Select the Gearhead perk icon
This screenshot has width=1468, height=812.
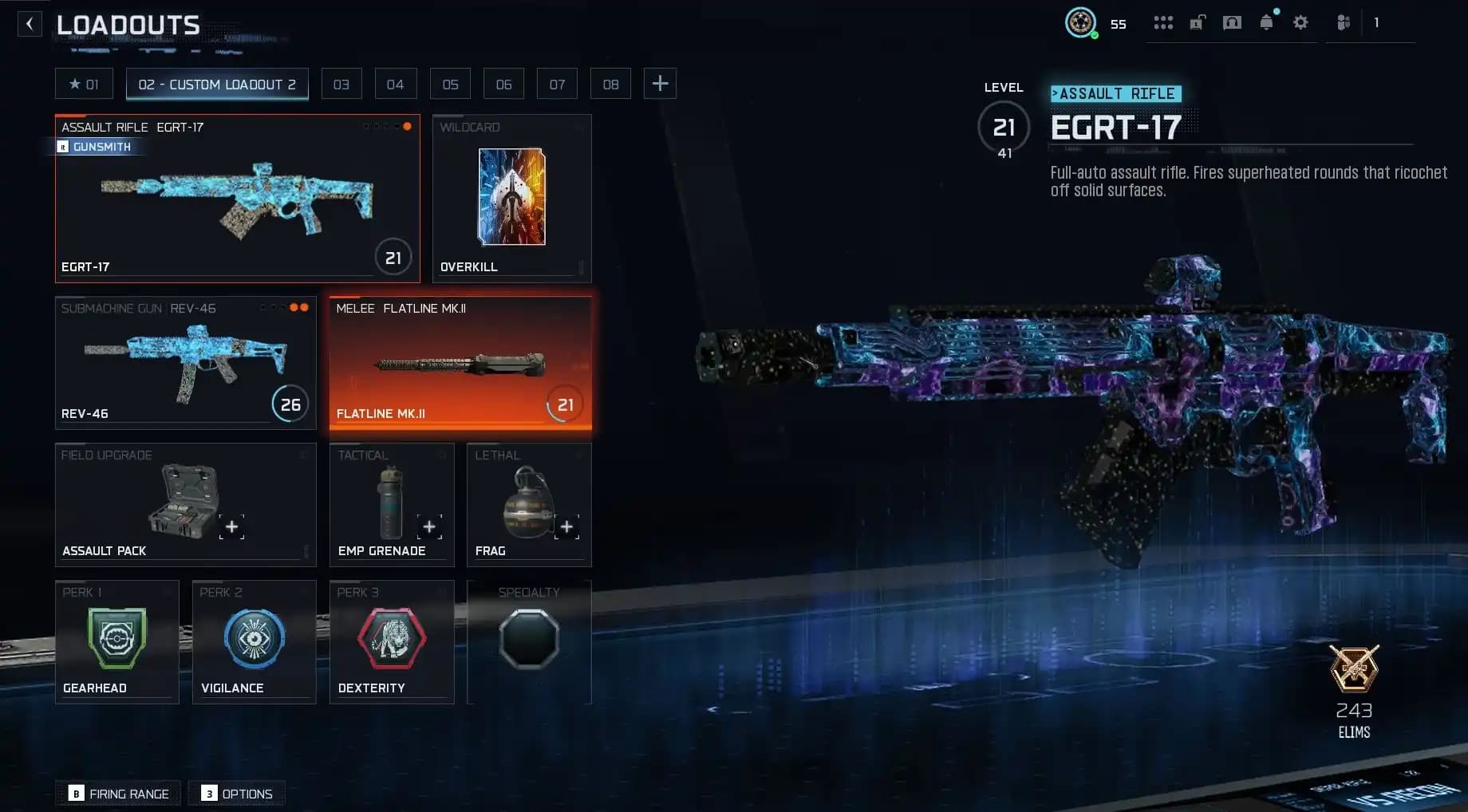click(116, 638)
